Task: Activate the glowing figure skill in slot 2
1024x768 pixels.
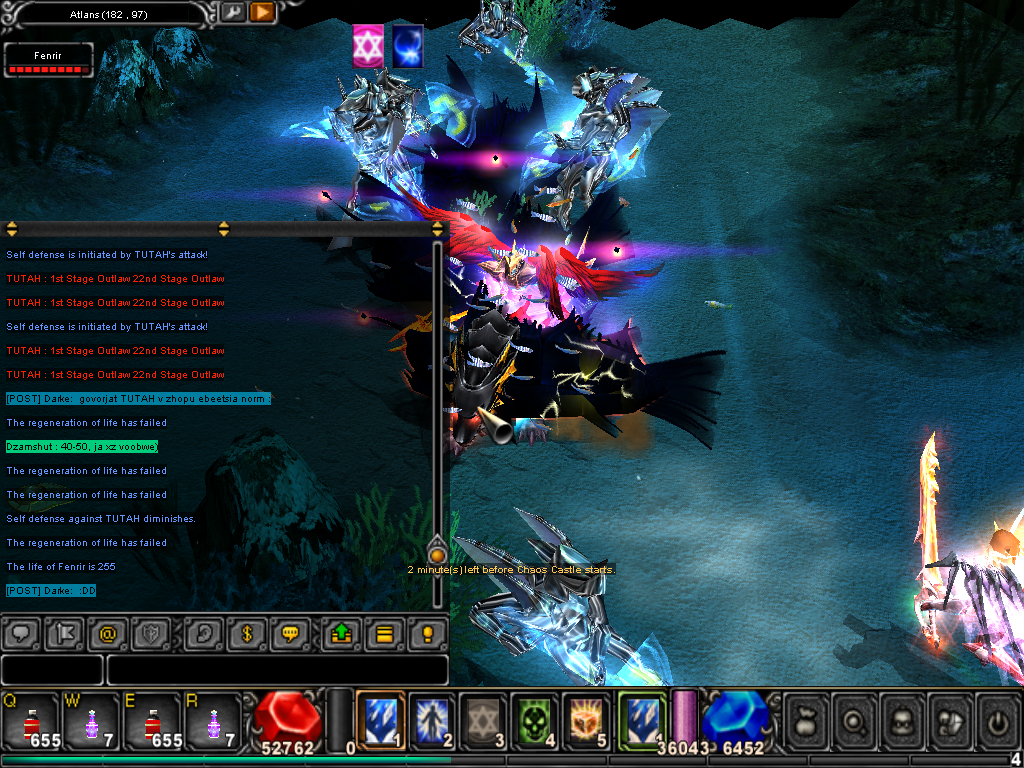Action: [x=432, y=718]
